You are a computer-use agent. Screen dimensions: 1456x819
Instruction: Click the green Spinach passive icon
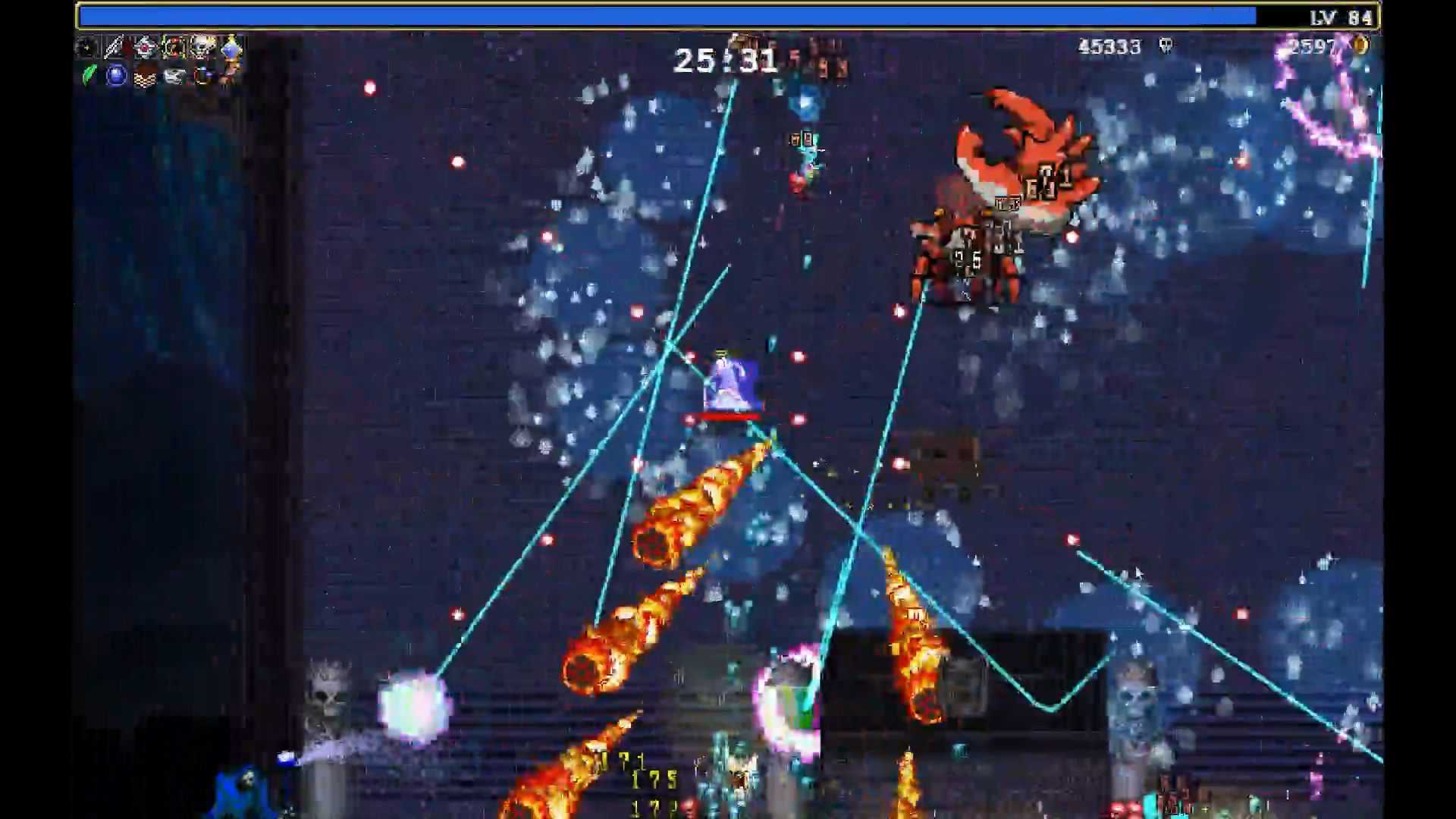coord(89,77)
